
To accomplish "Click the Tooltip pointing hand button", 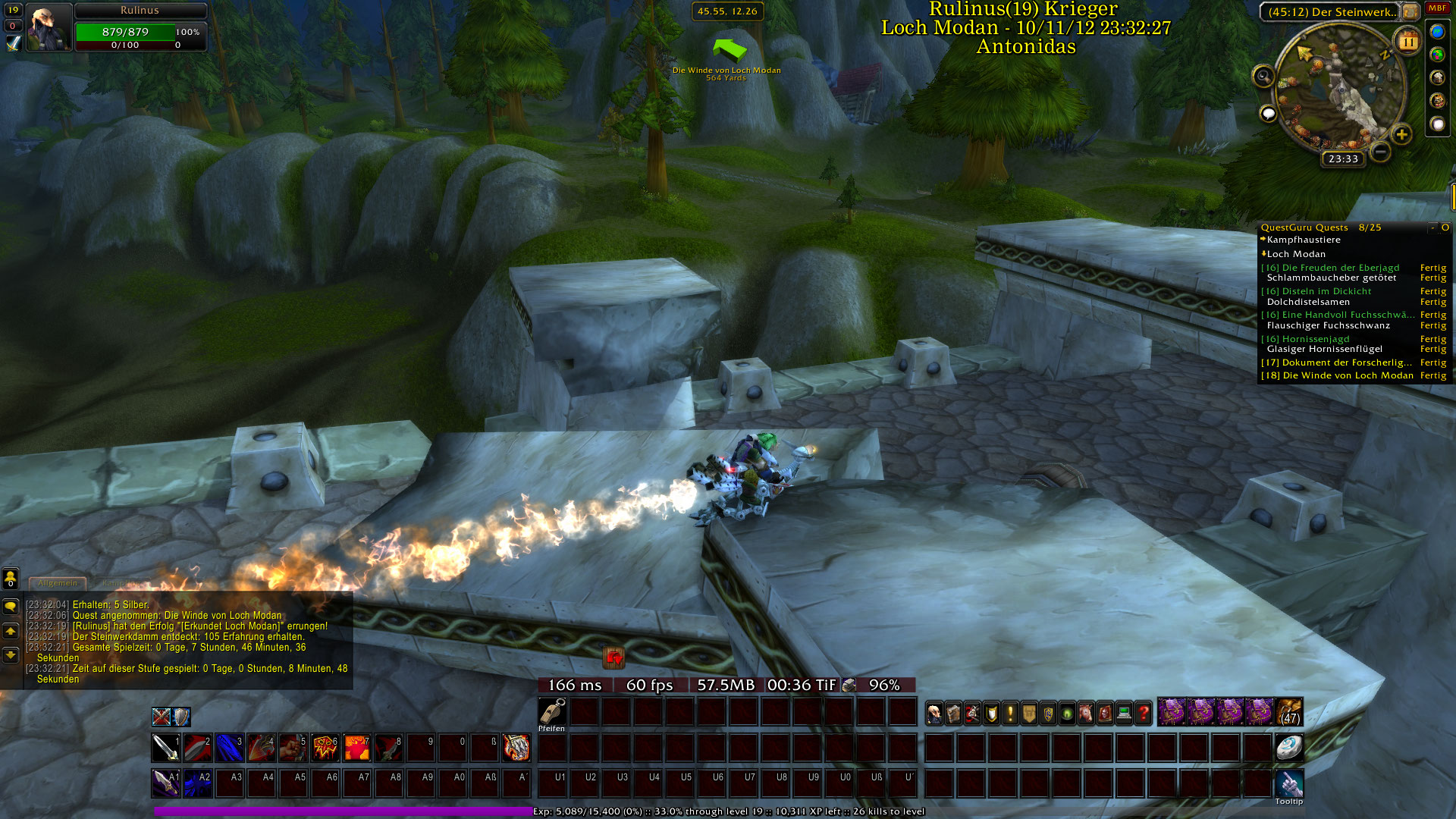I will coord(1288,783).
